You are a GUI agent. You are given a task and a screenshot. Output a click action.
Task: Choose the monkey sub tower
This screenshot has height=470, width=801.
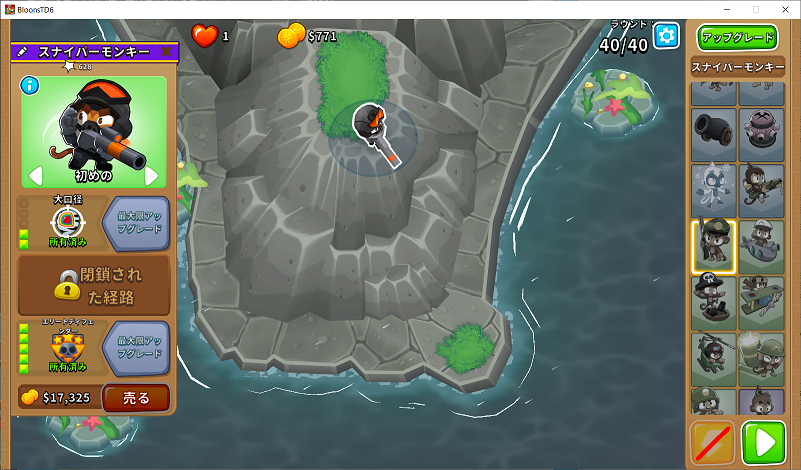click(759, 246)
